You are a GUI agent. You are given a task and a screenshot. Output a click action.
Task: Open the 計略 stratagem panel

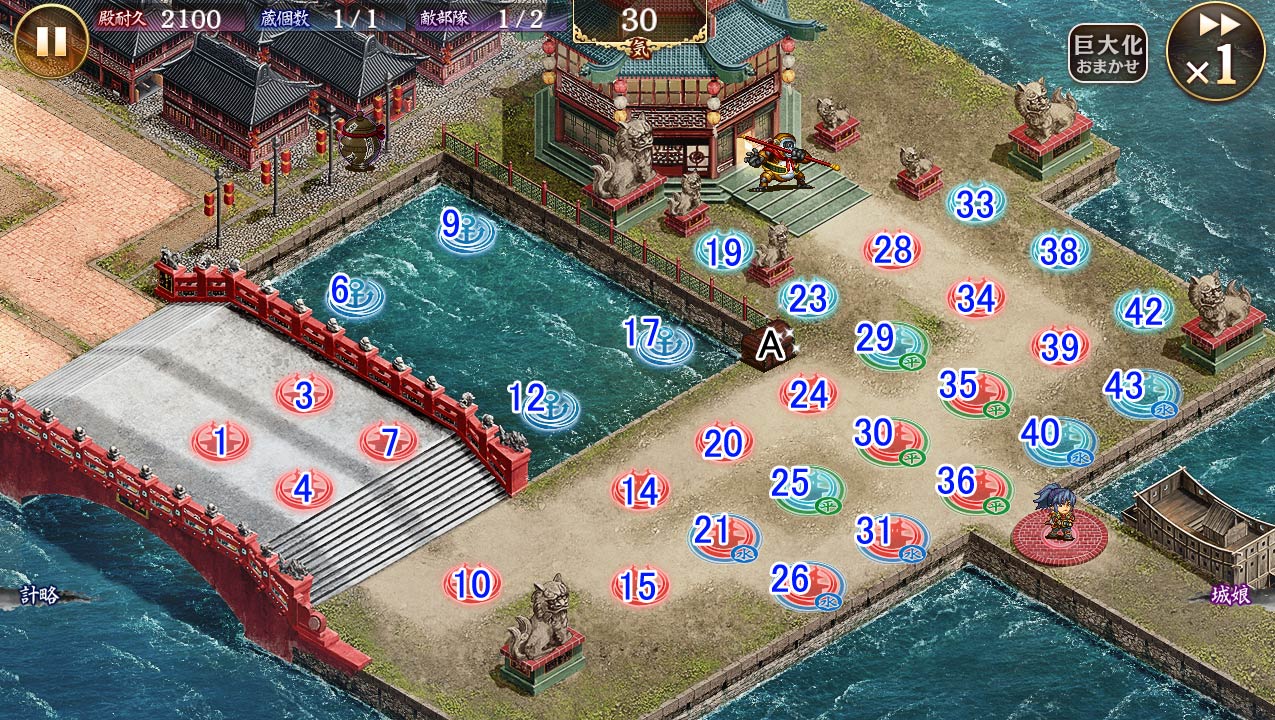click(x=43, y=596)
